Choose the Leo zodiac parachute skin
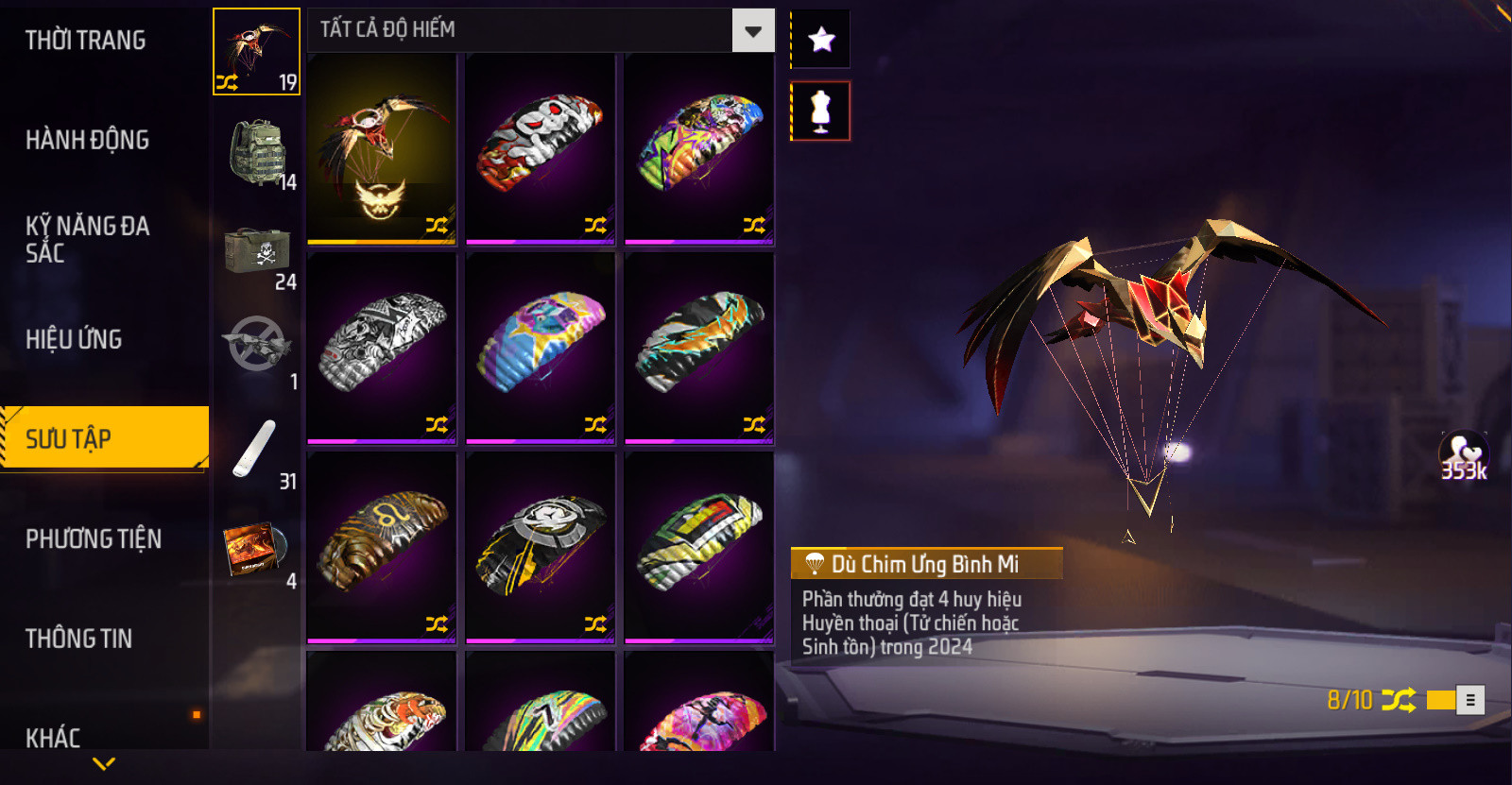 coord(382,547)
